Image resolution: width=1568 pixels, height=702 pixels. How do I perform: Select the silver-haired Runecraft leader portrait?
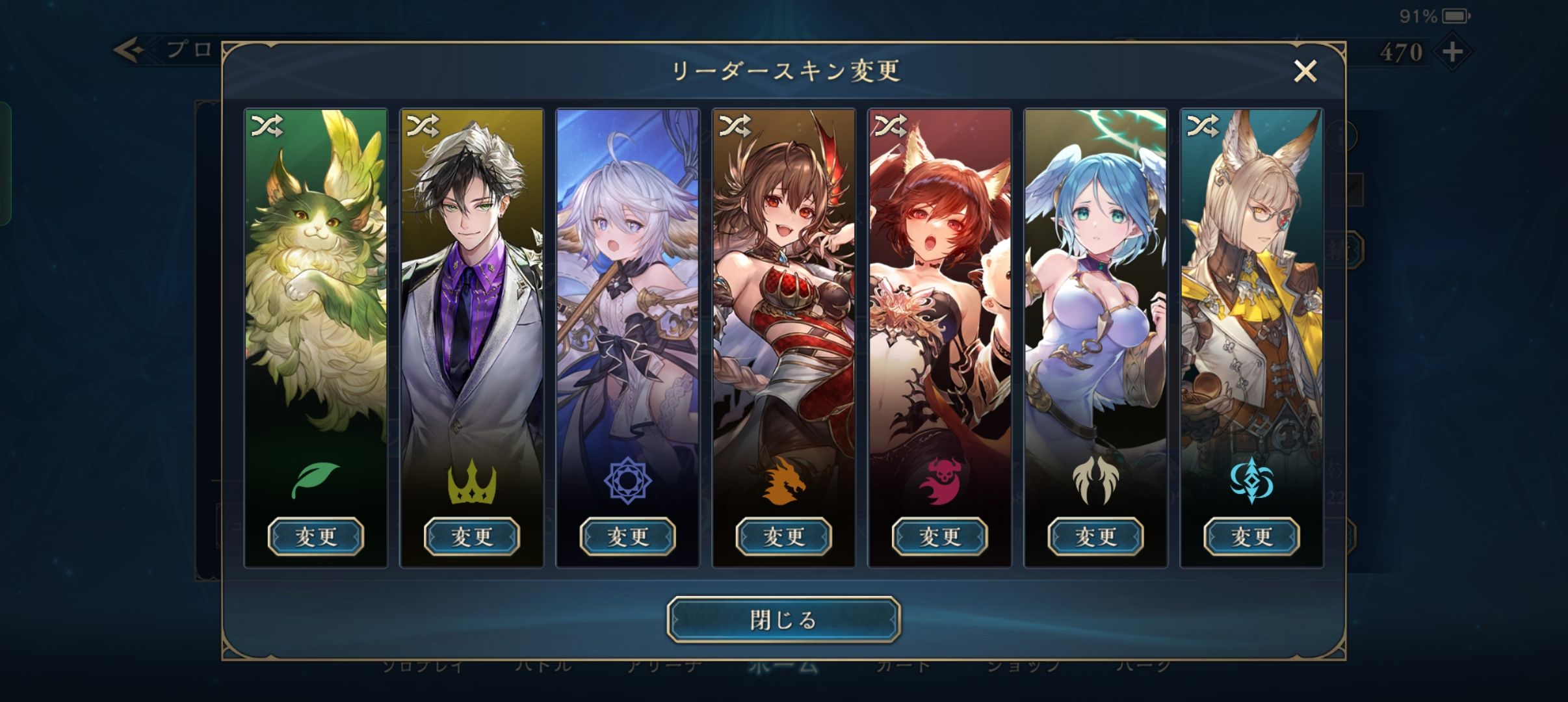click(x=628, y=292)
